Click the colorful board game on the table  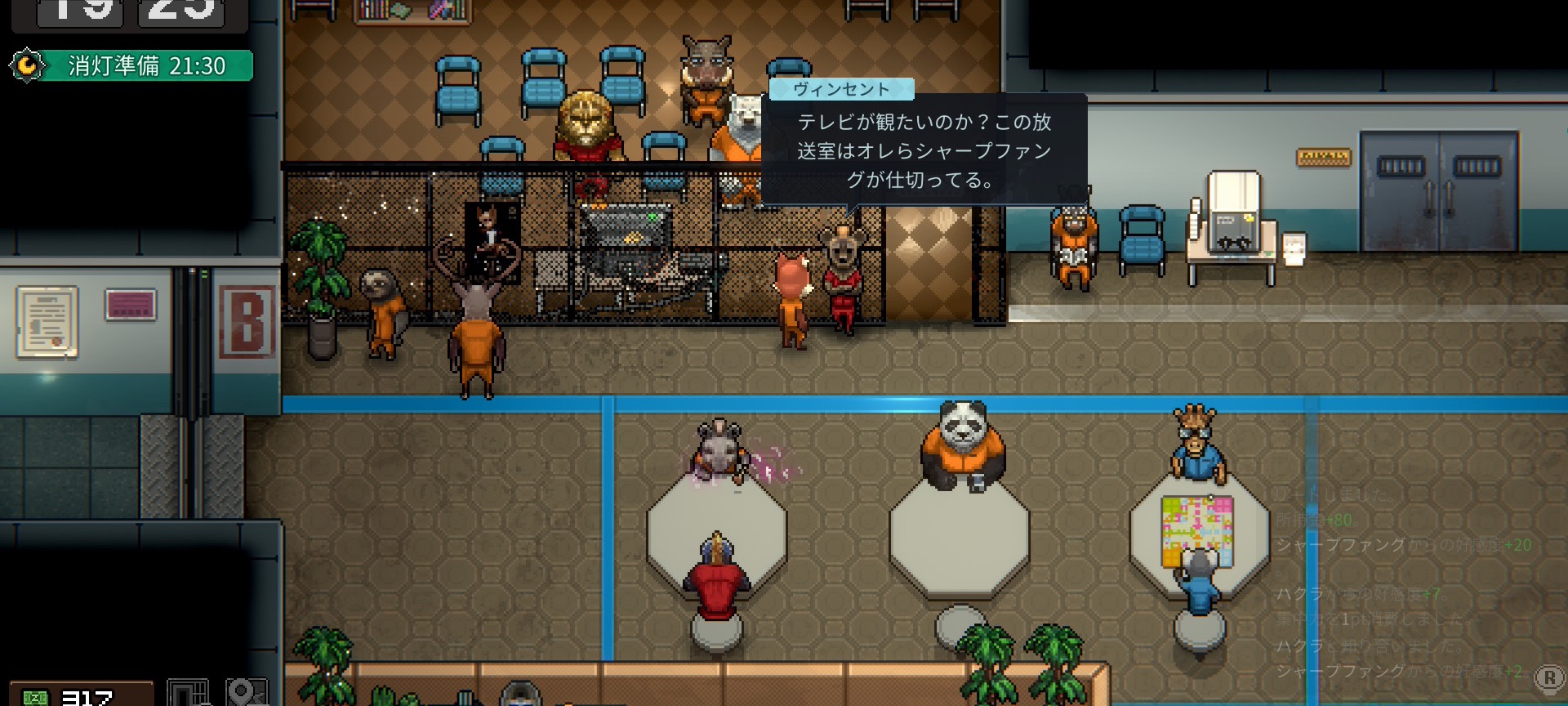point(1195,527)
